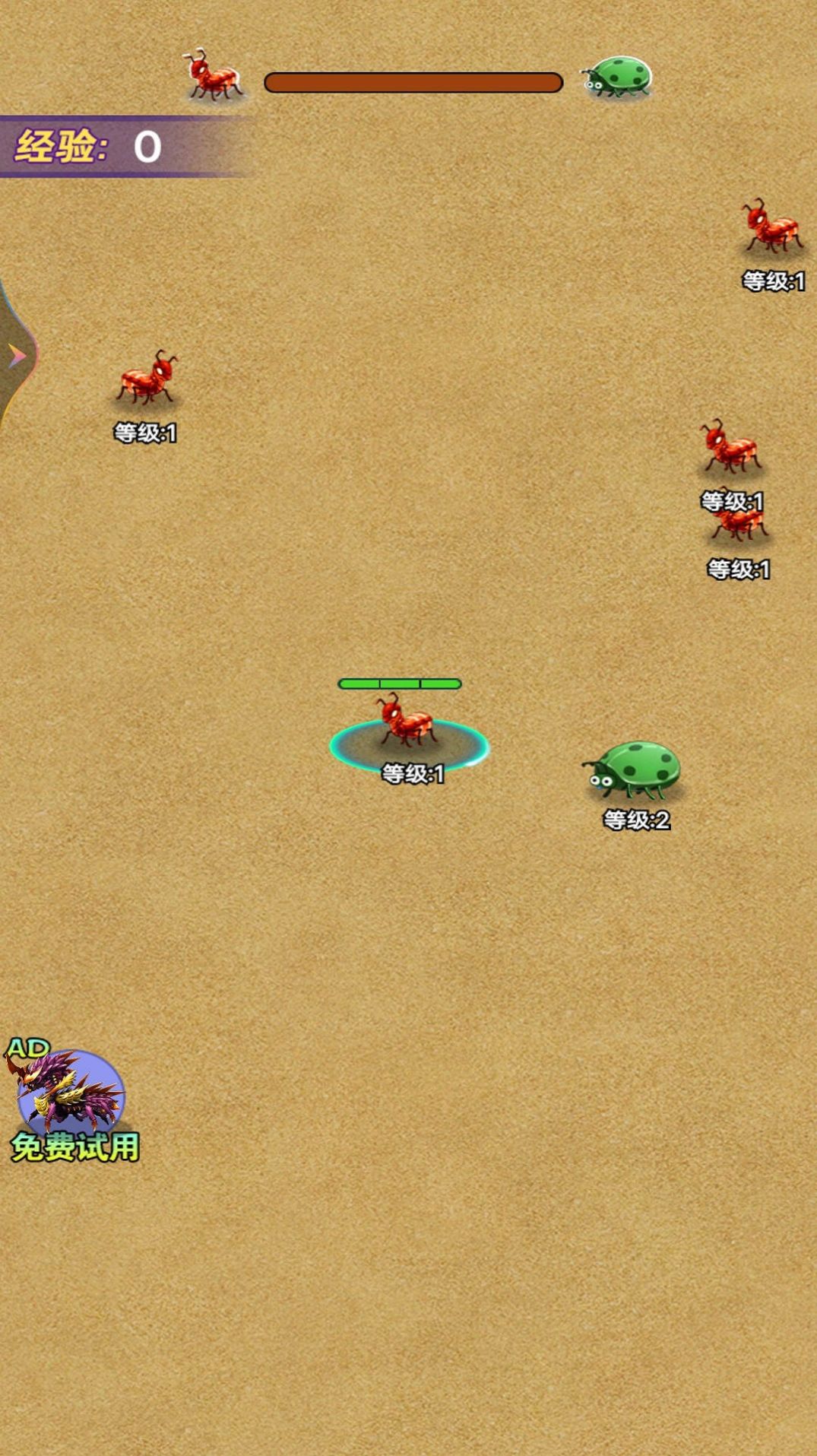817x1456 pixels.
Task: Expand the side panel arrow tab
Action: click(16, 355)
